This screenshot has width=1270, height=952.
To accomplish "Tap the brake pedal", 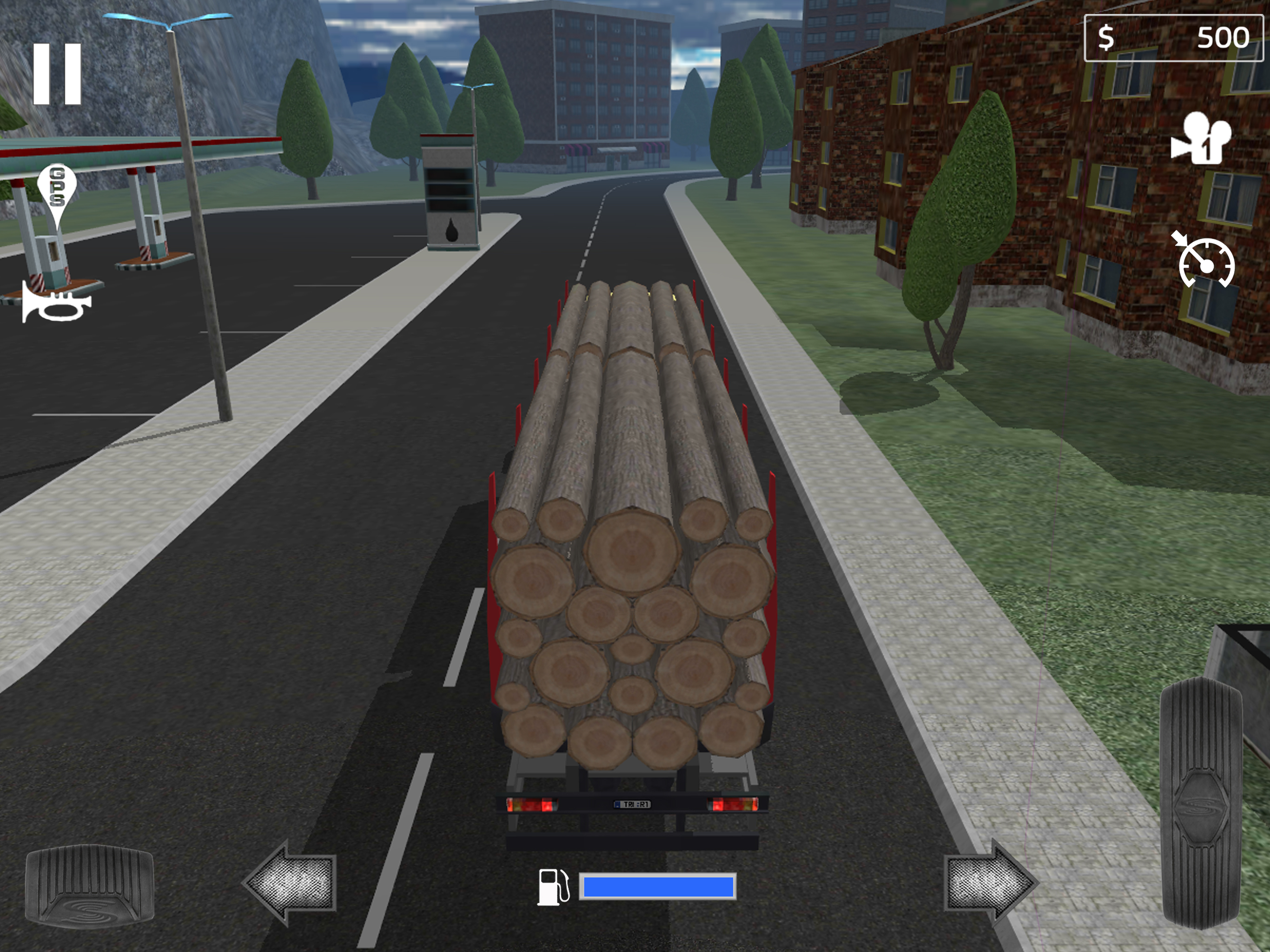I will (x=90, y=886).
